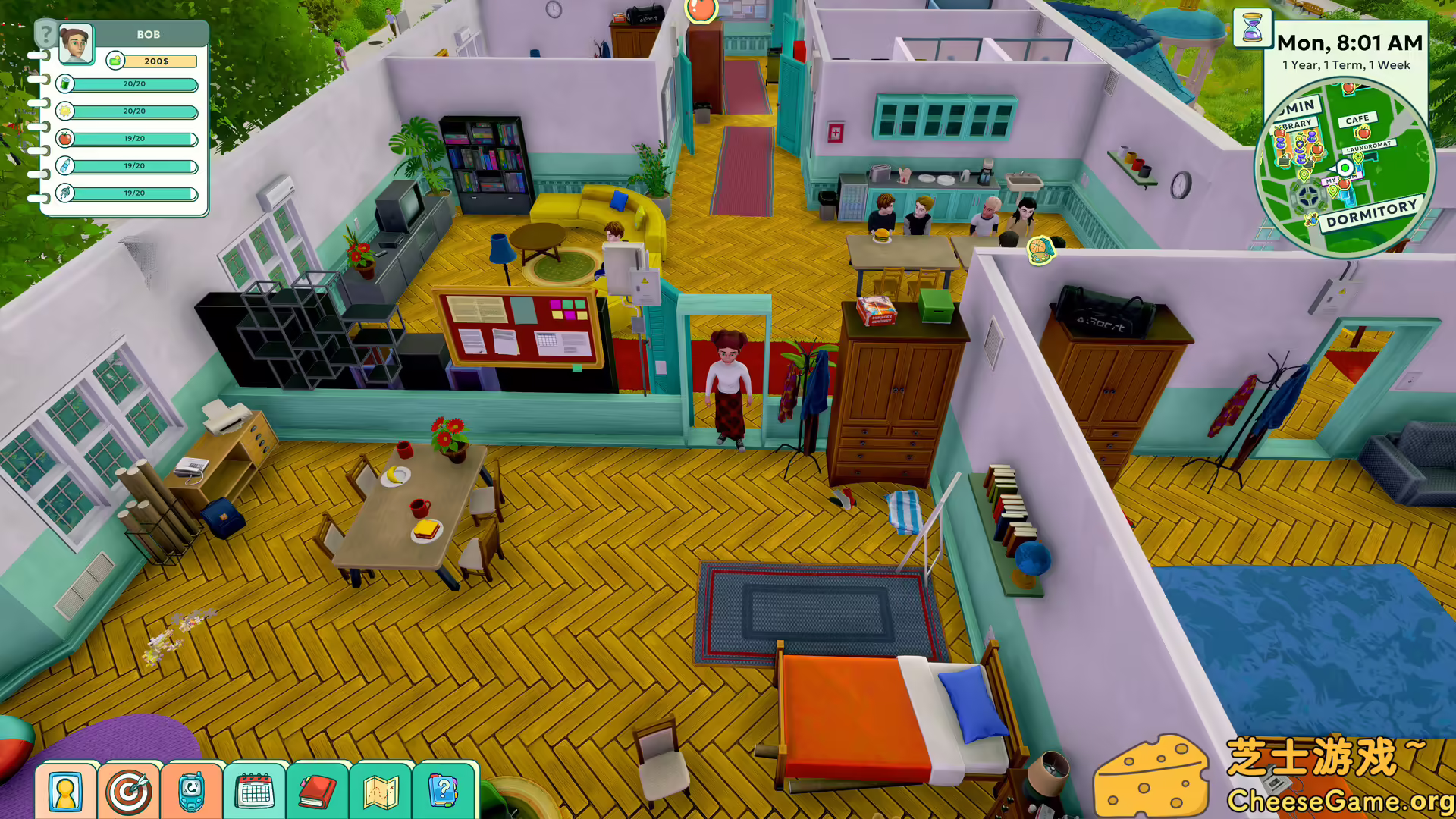Screen dimensions: 1456x819
Task: Click Bob's energy bar showing 20/20
Action: coord(133,84)
